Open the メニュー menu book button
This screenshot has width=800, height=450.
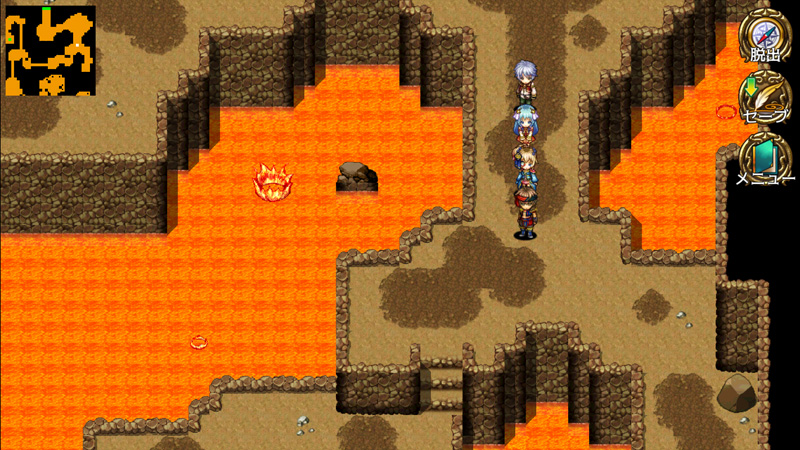point(765,160)
